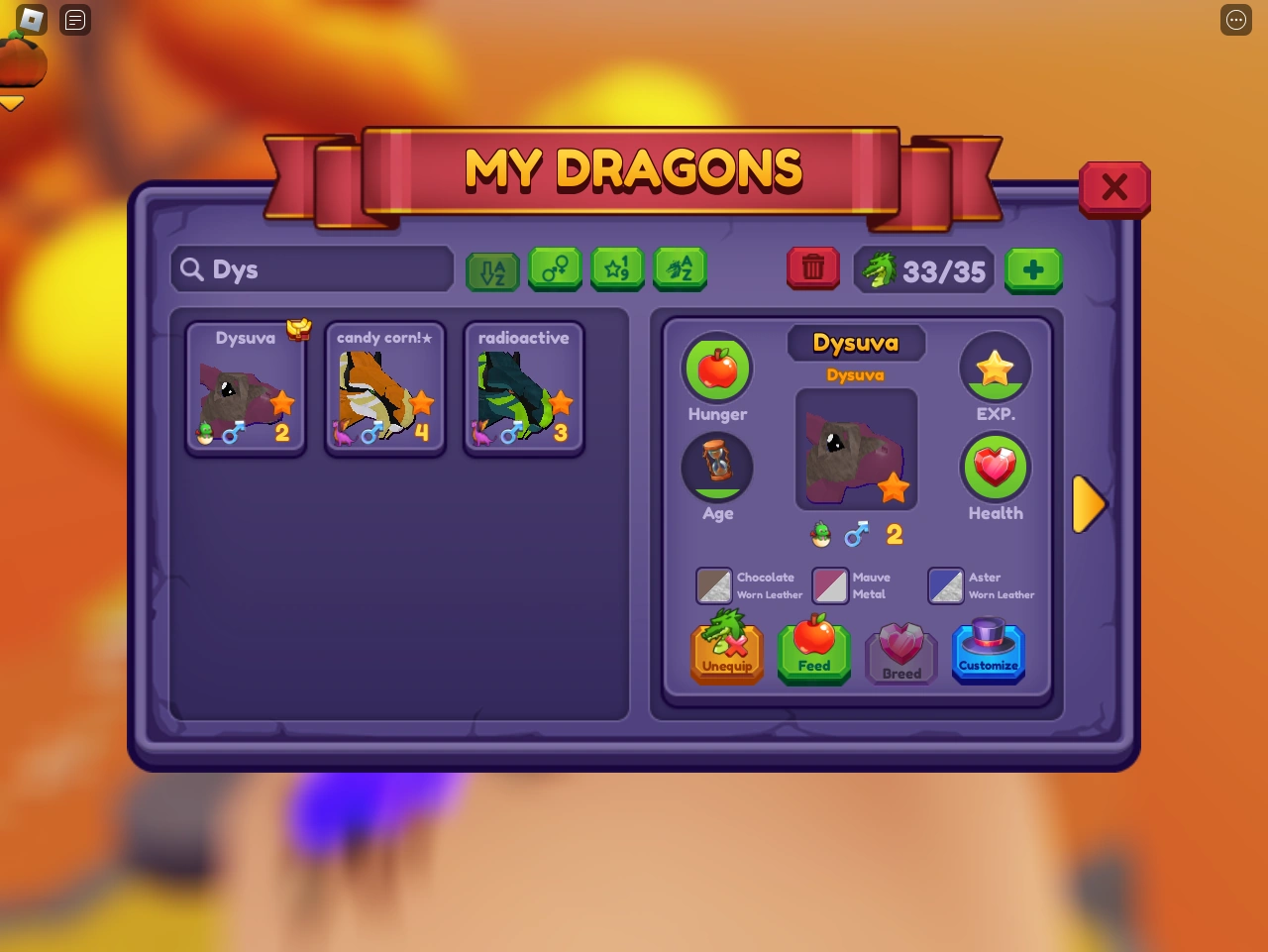1268x952 pixels.
Task: Select the radioactive dragon
Action: pos(523,388)
